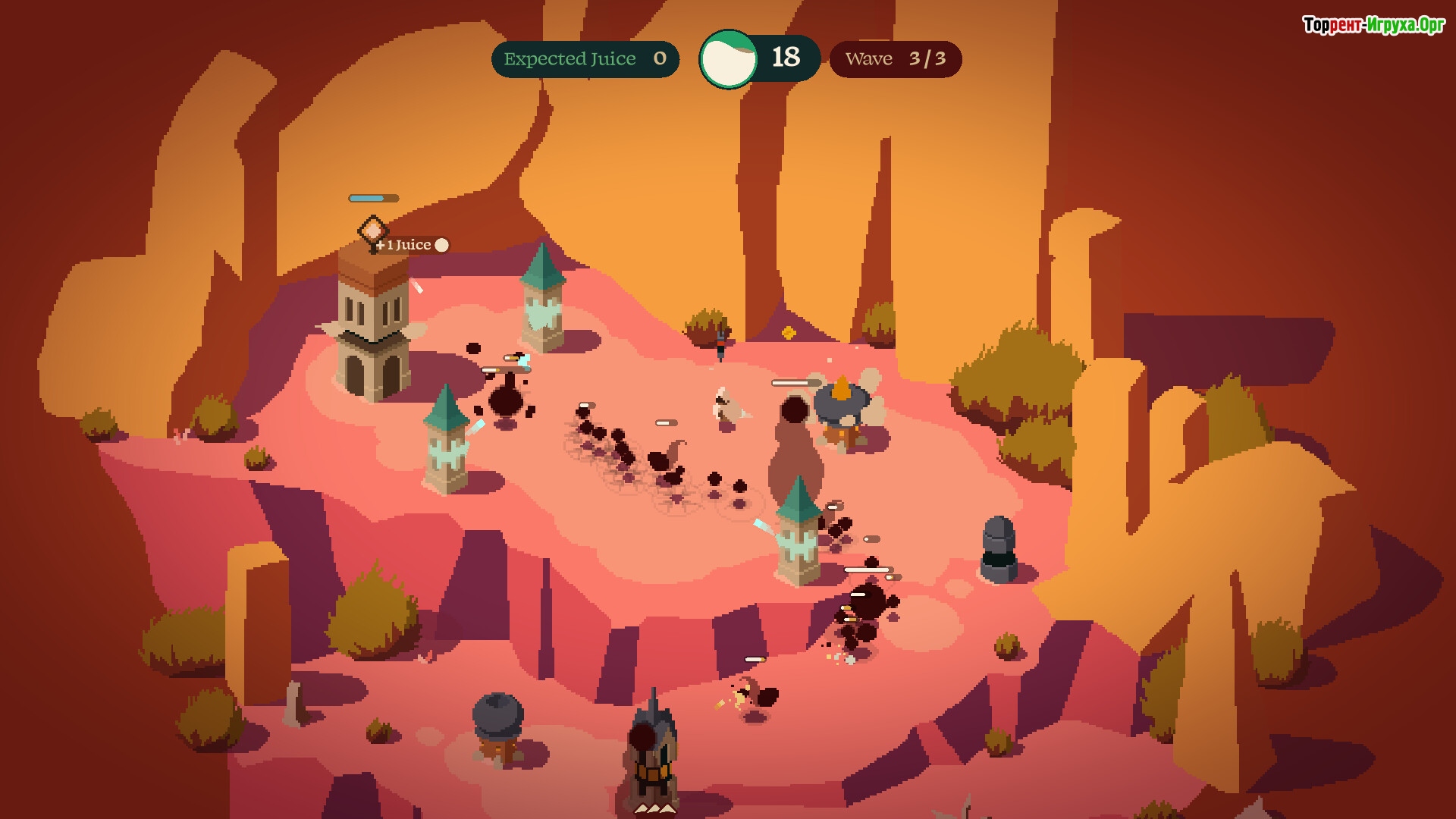This screenshot has height=819, width=1456.
Task: Select the diamond marker above the +1 Juice tower
Action: [x=372, y=228]
